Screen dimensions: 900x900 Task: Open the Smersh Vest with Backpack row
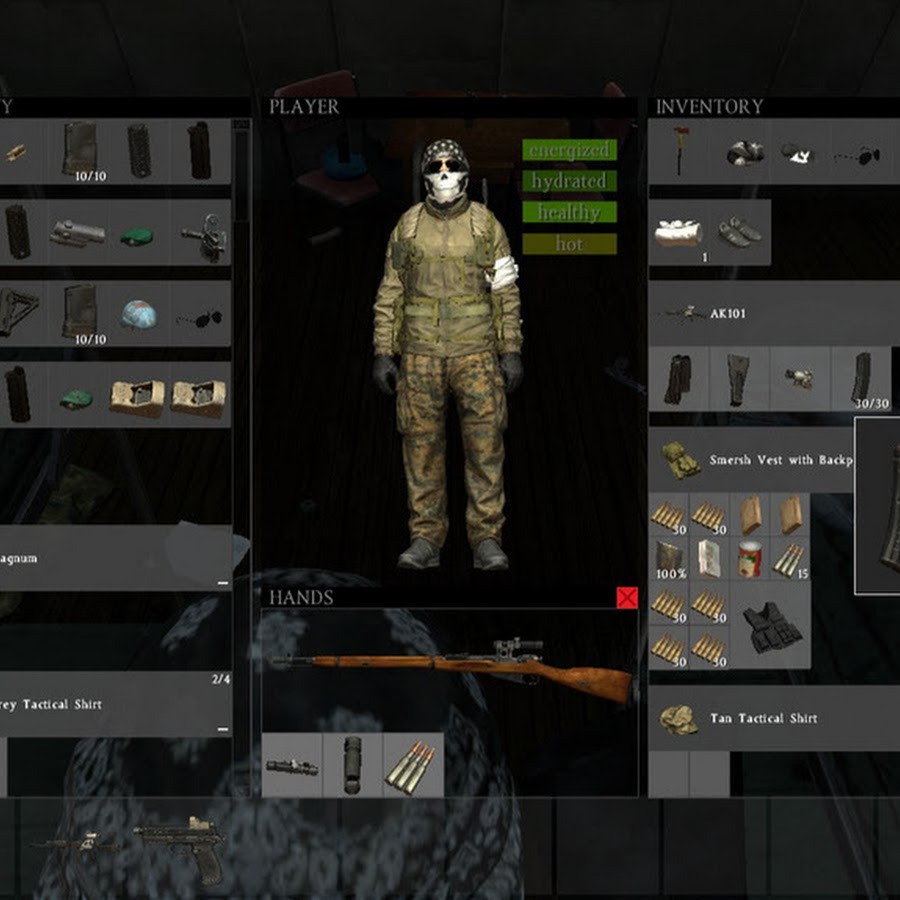point(752,460)
